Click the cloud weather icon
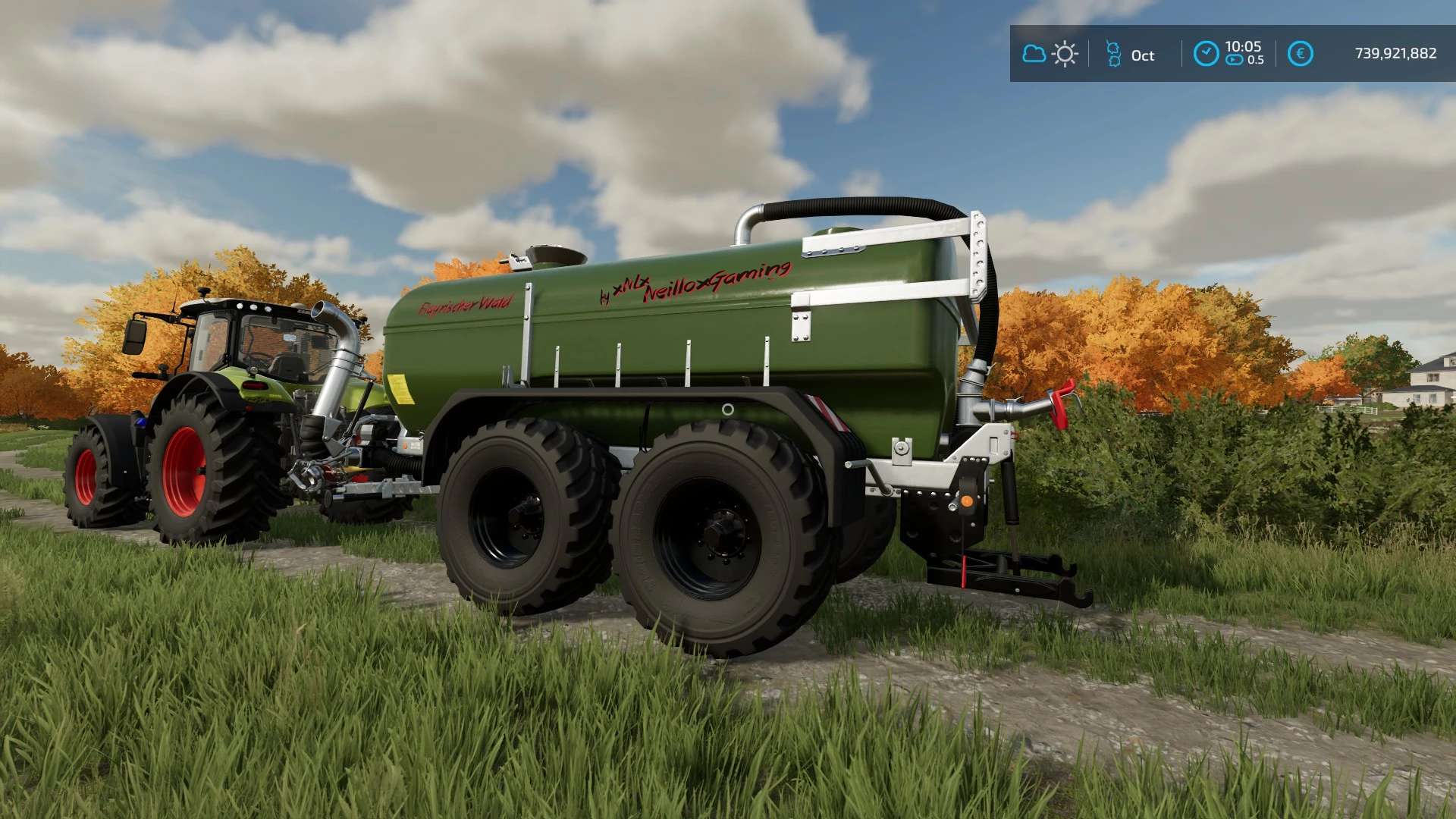The width and height of the screenshot is (1456, 819). pyautogui.click(x=1034, y=54)
